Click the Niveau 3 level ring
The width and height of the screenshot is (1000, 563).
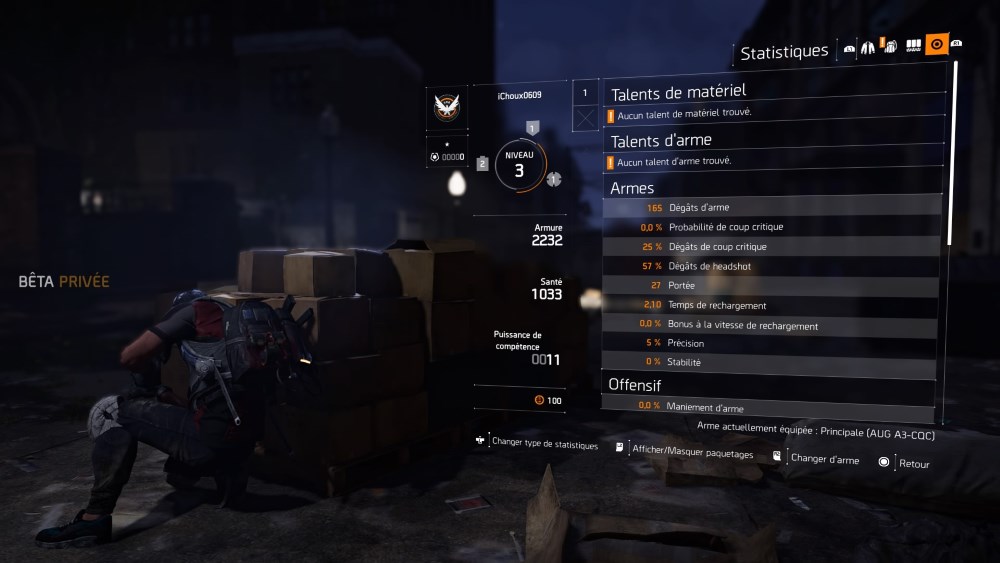point(519,165)
